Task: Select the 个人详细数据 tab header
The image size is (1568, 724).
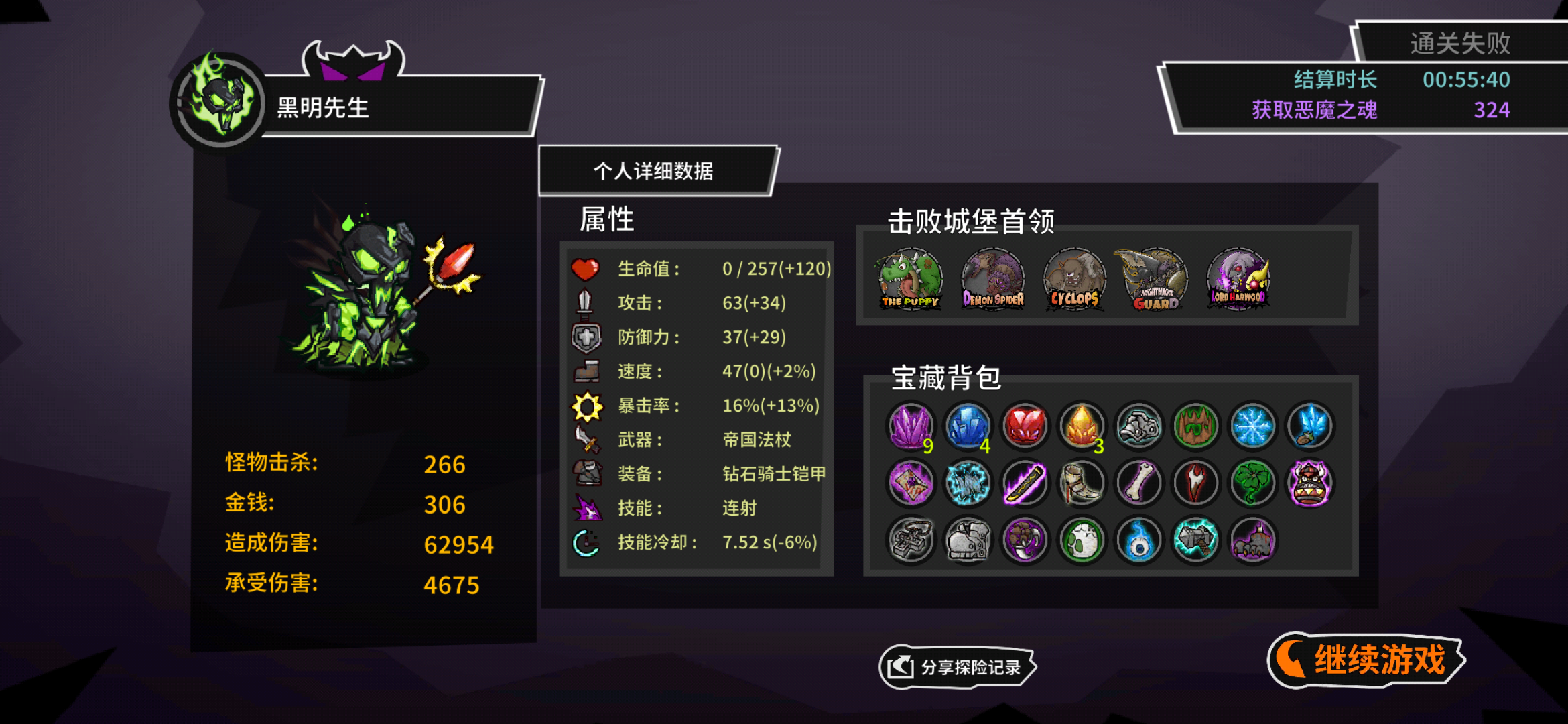Action: click(x=653, y=170)
